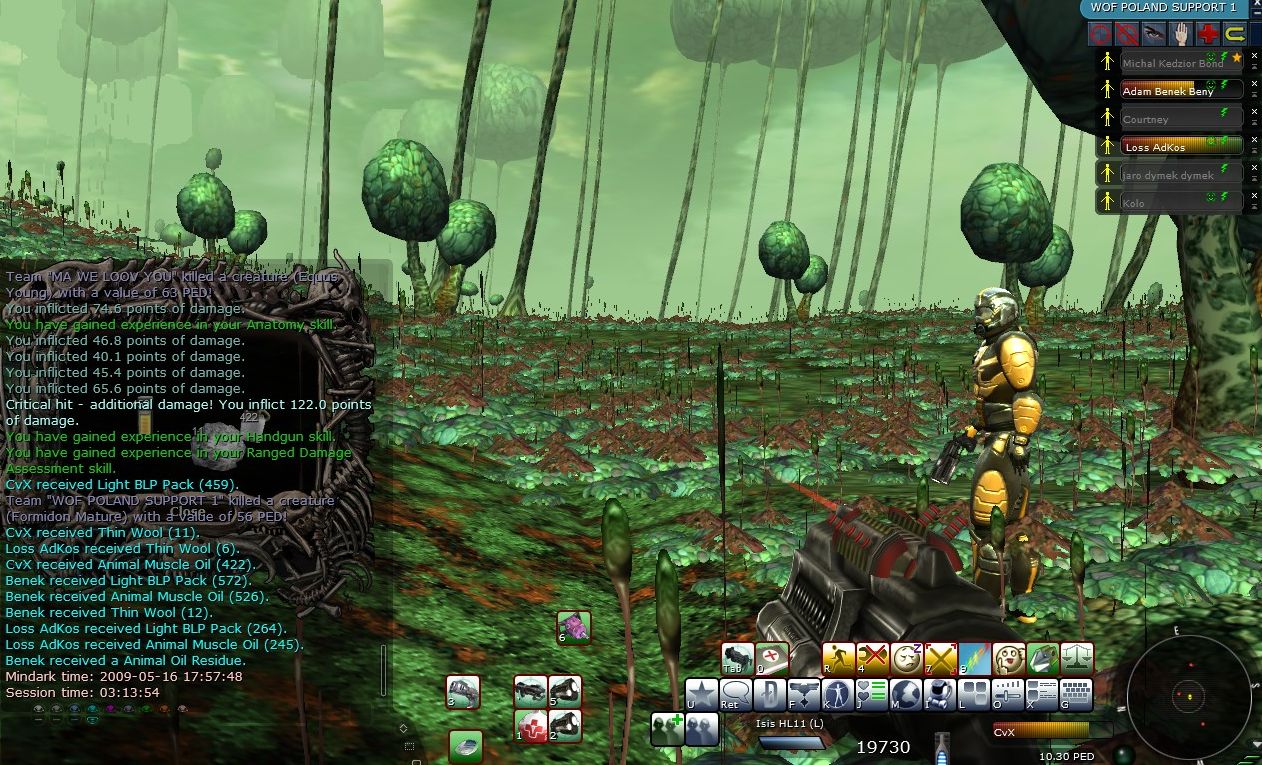1262x765 pixels.
Task: Select team member Loss AdKos
Action: point(1168,147)
